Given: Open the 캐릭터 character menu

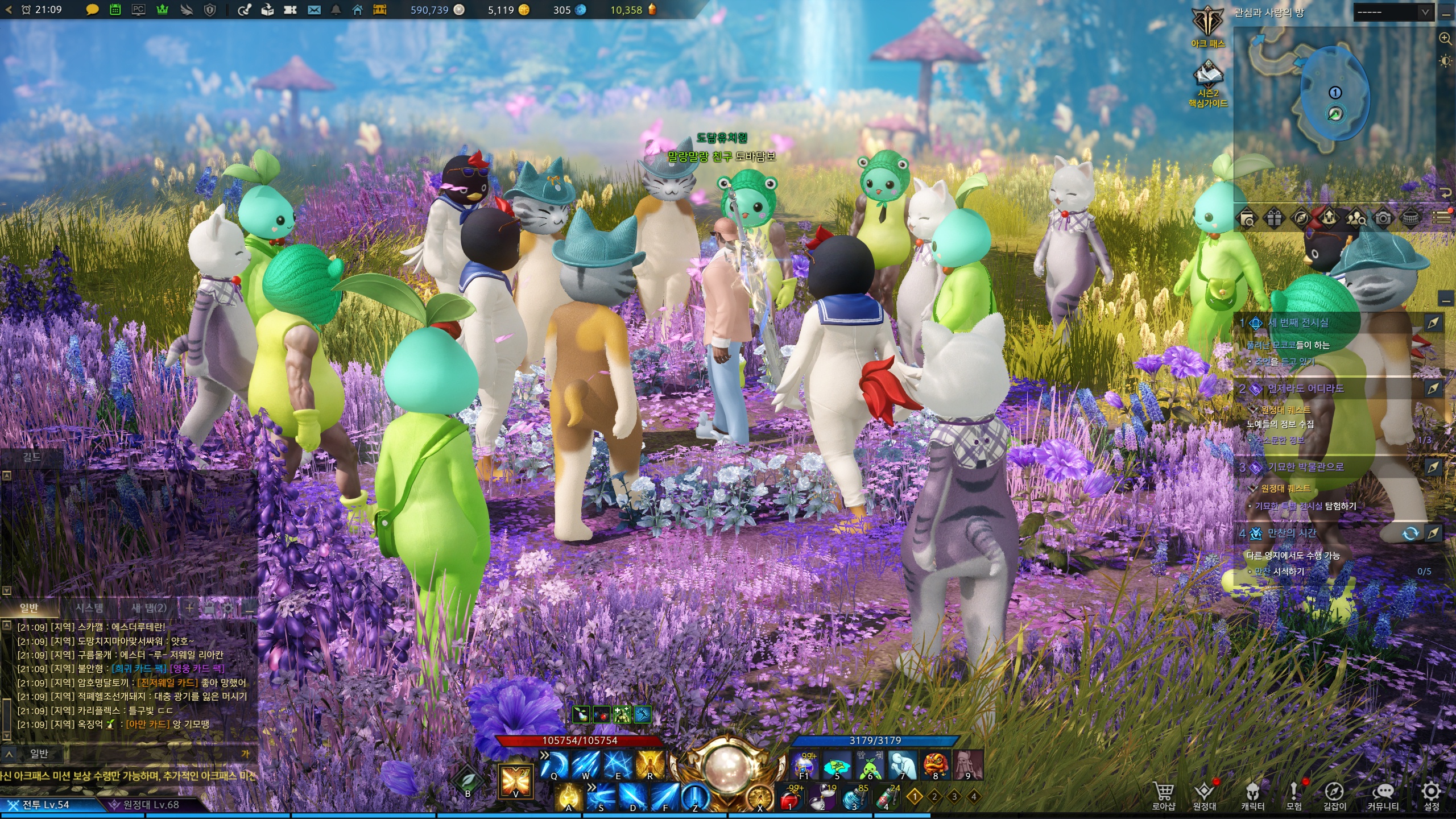Looking at the screenshot, I should click(1252, 794).
